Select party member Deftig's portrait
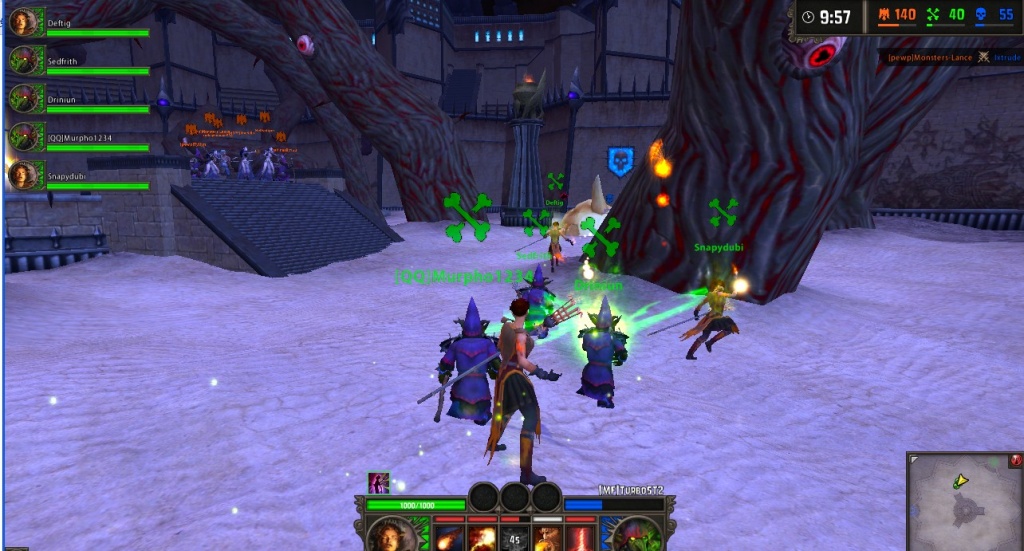1024x551 pixels. click(26, 22)
